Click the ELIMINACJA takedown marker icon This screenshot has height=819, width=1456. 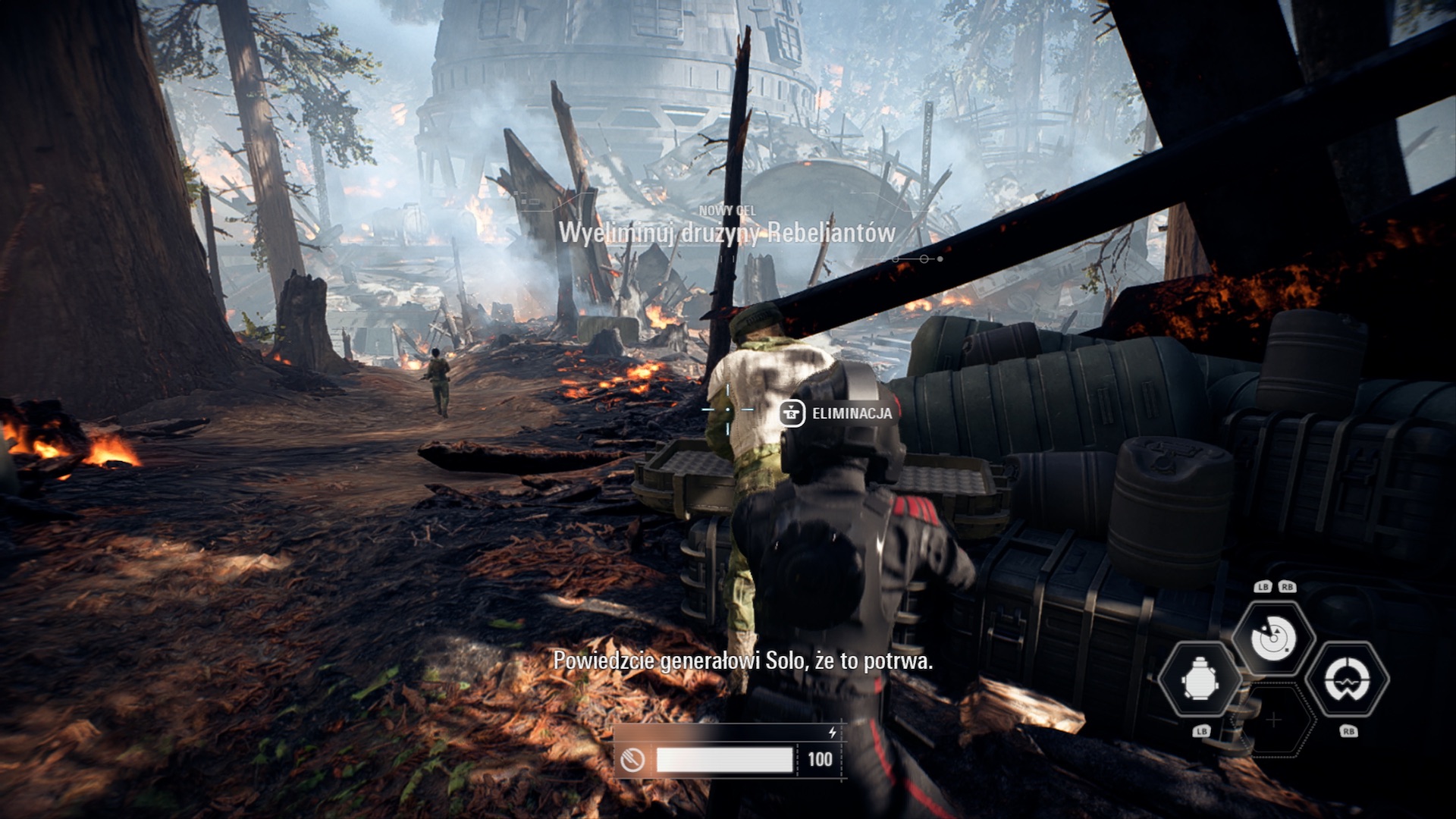(792, 413)
